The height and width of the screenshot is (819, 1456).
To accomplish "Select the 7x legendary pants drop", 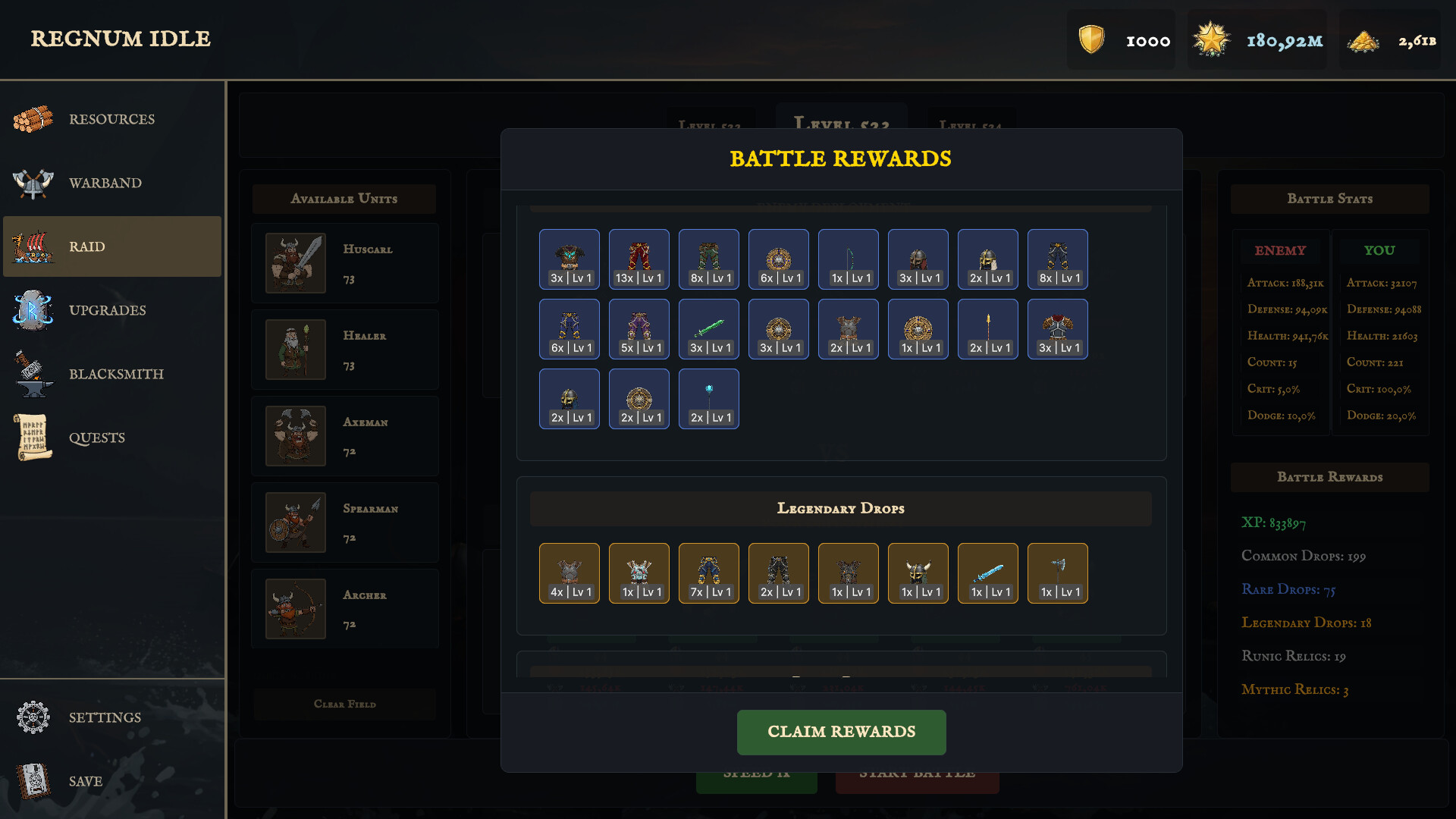I will coord(708,573).
